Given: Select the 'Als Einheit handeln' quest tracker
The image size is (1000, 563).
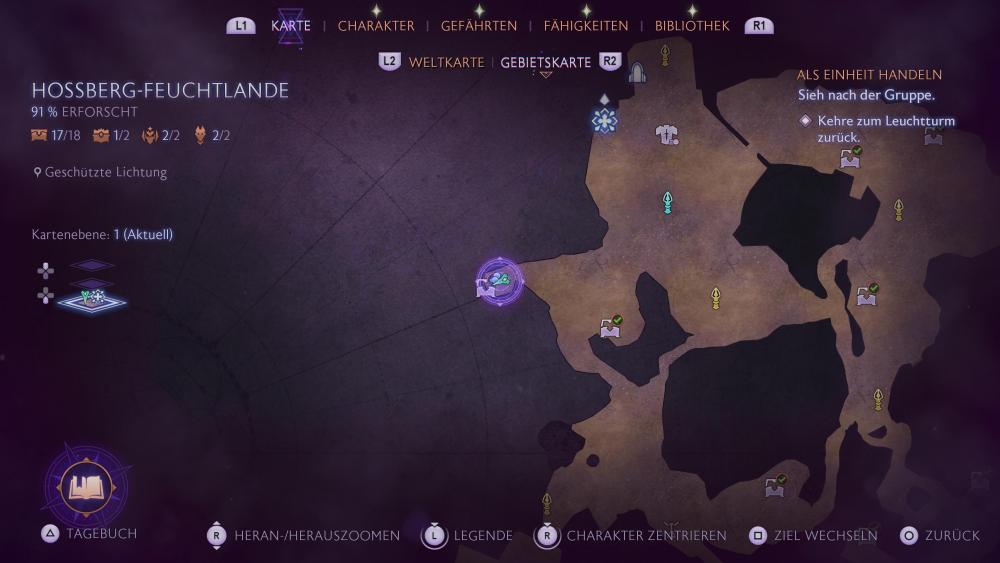Looking at the screenshot, I should [869, 75].
